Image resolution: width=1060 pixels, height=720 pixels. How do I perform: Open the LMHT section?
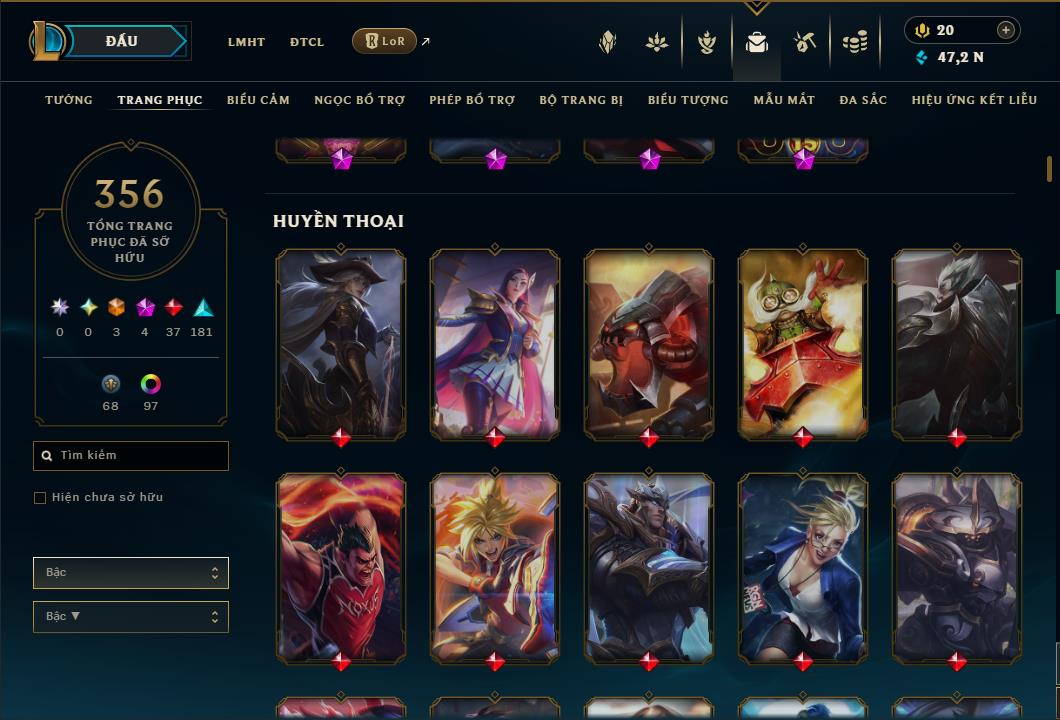tap(246, 42)
